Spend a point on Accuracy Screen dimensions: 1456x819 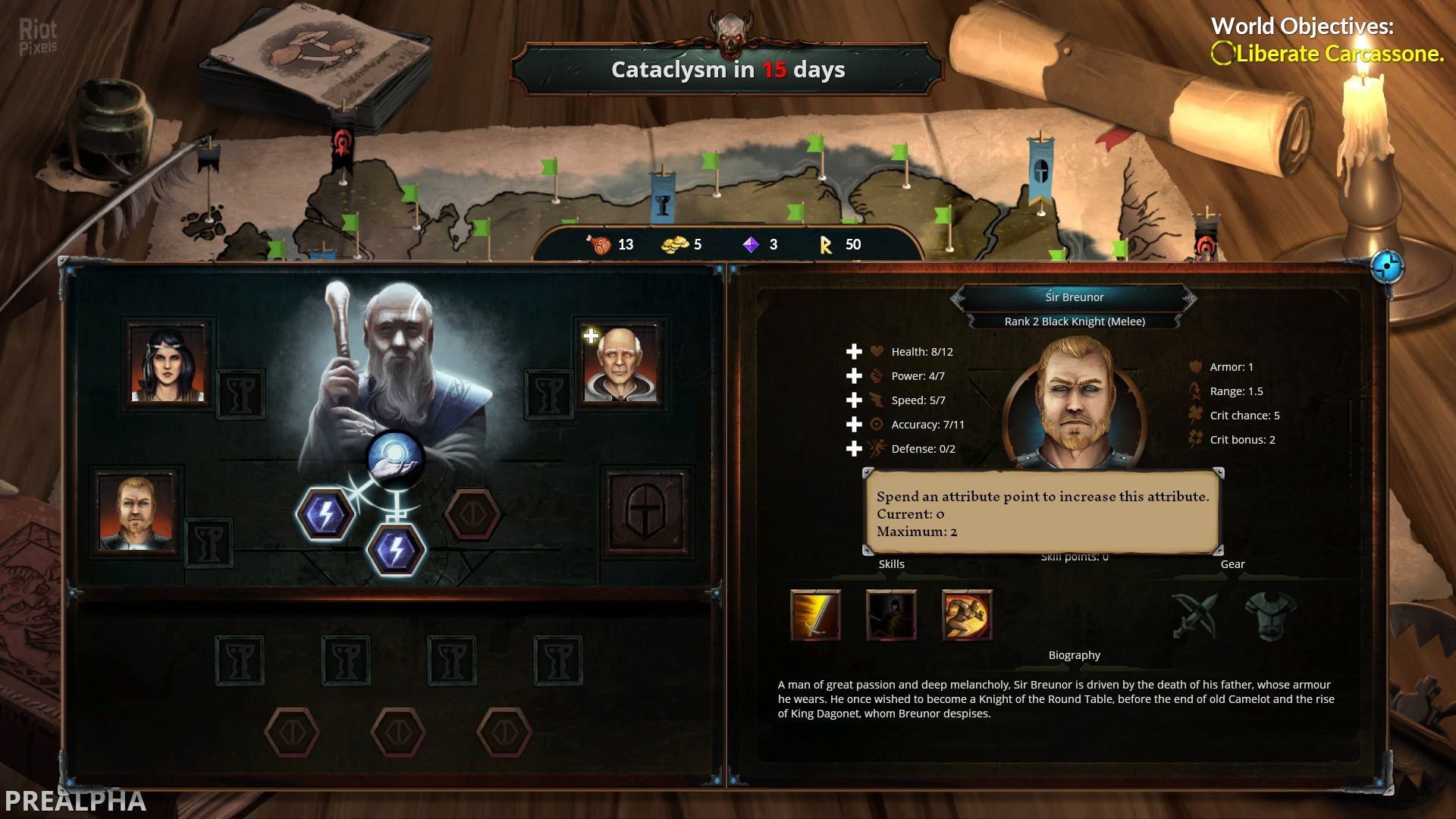tap(854, 425)
